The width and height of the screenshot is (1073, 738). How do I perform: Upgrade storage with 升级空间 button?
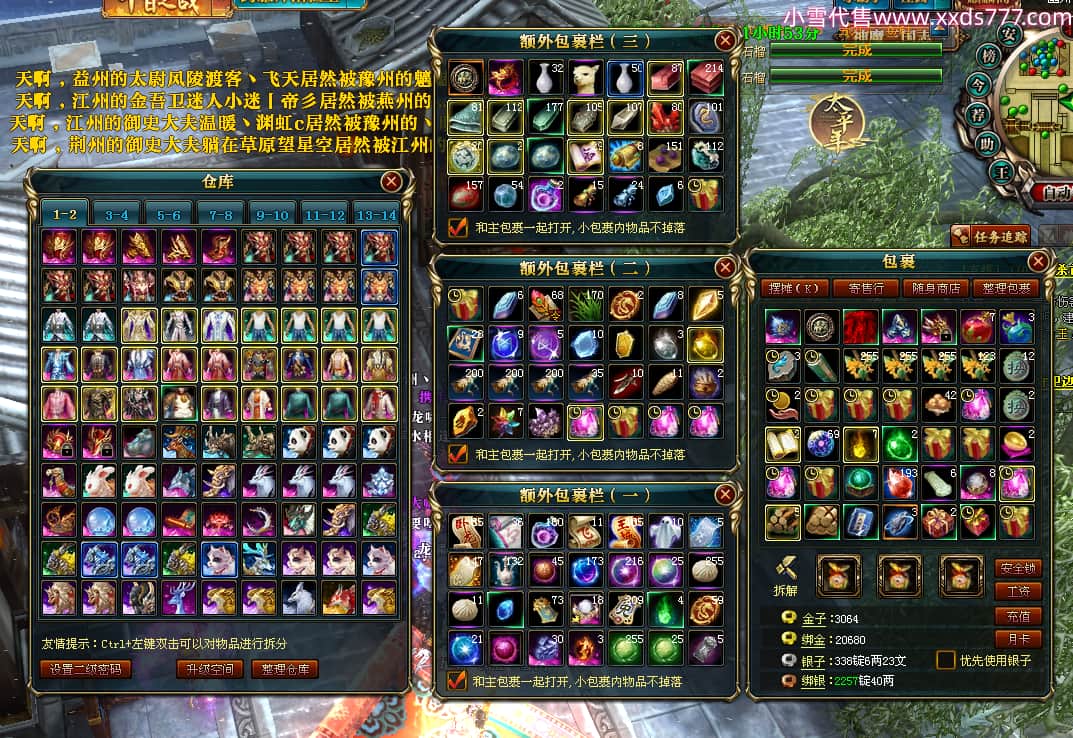[x=209, y=668]
